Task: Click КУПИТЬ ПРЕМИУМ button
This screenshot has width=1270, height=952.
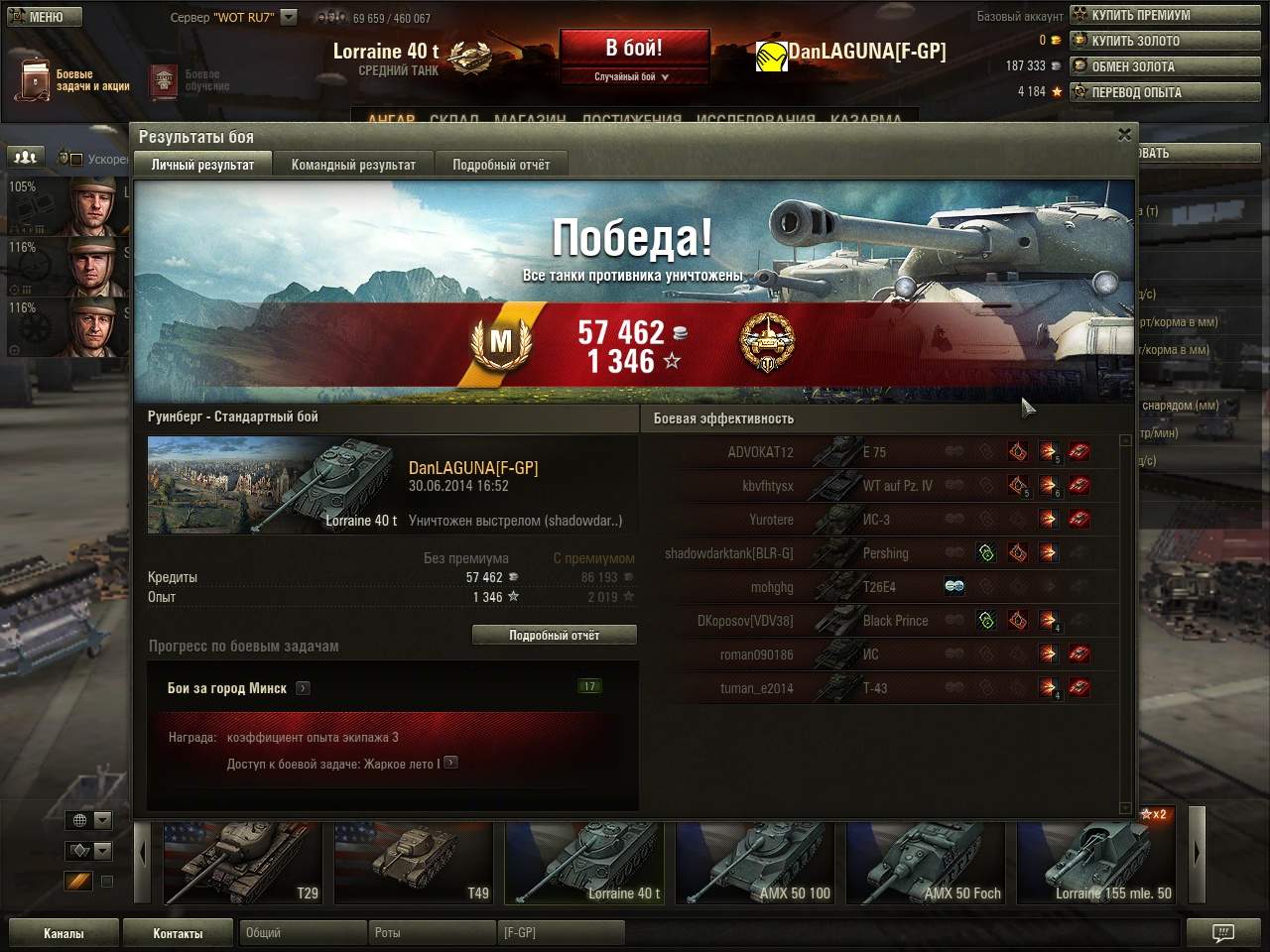Action: pos(1164,15)
